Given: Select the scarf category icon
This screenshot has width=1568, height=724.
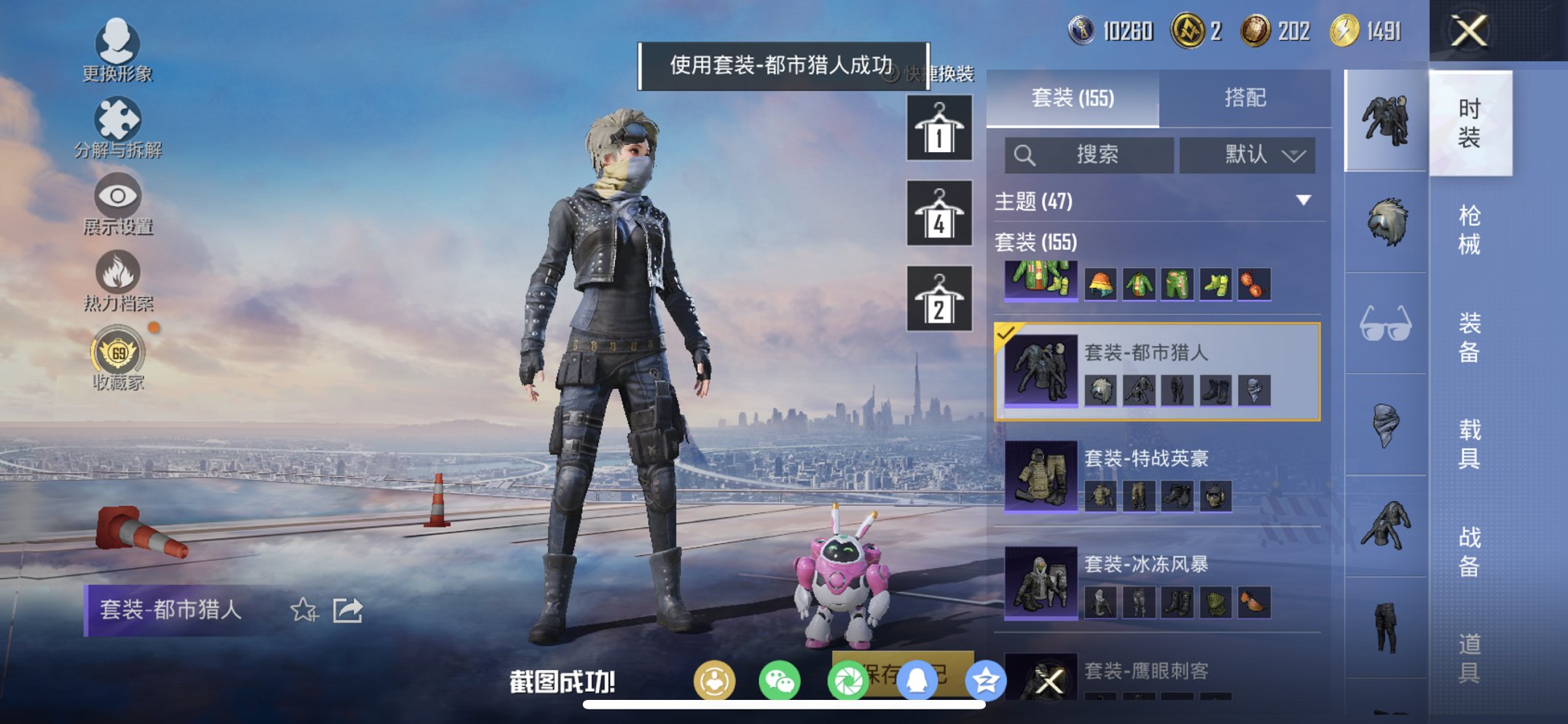Looking at the screenshot, I should (1387, 430).
